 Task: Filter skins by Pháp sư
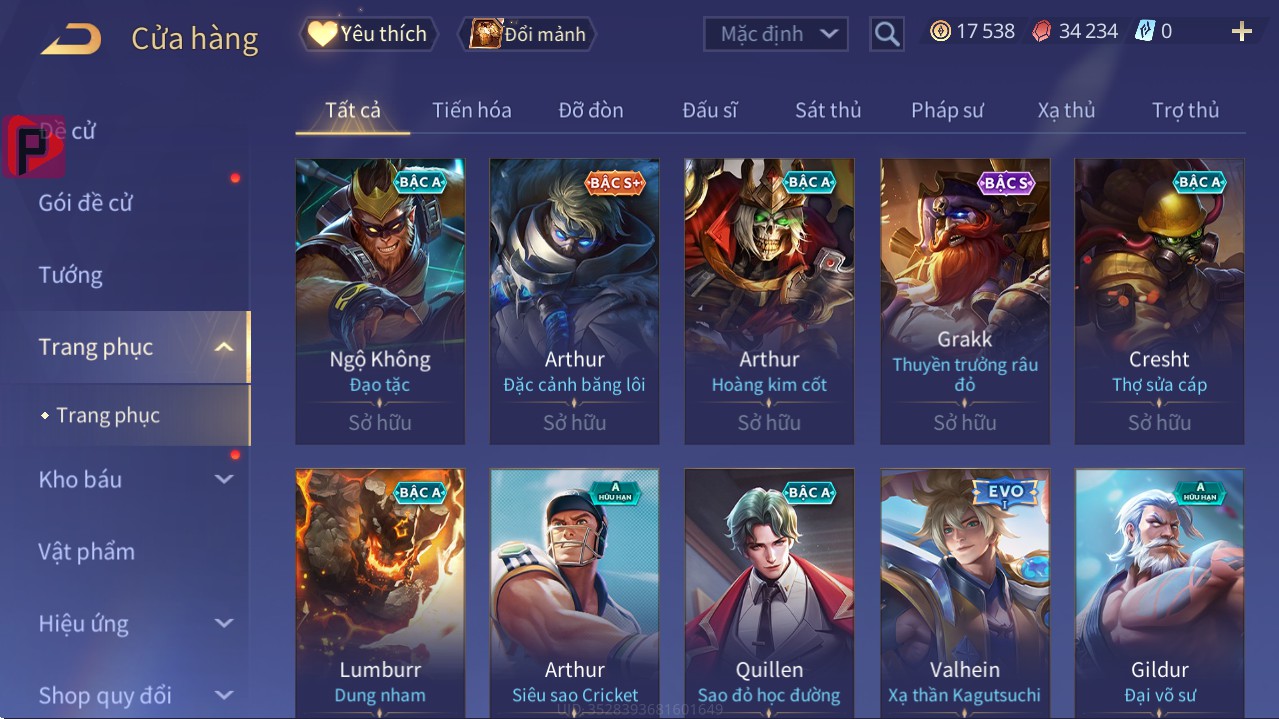tap(947, 110)
